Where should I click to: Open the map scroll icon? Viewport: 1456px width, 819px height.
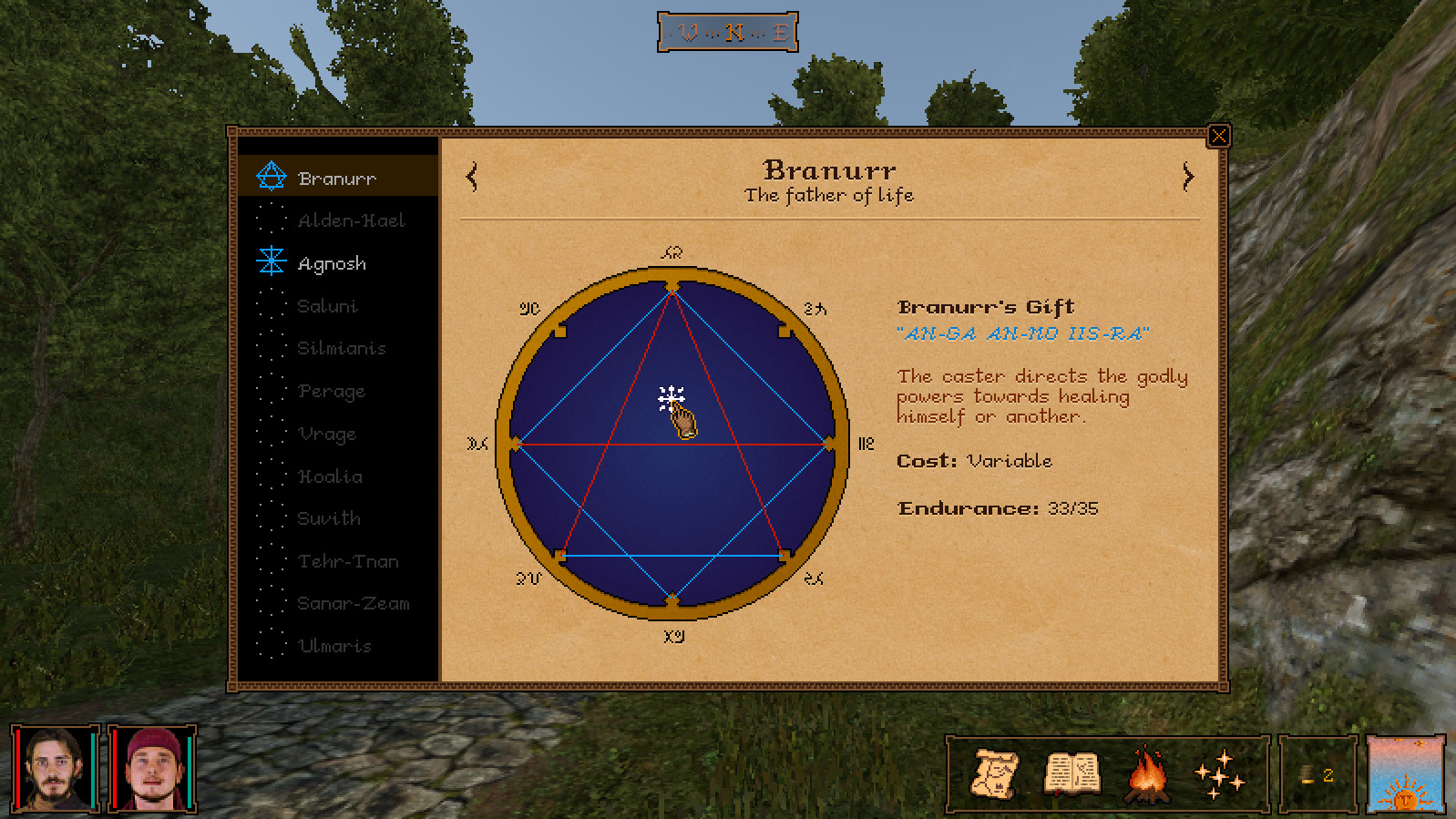tap(998, 776)
